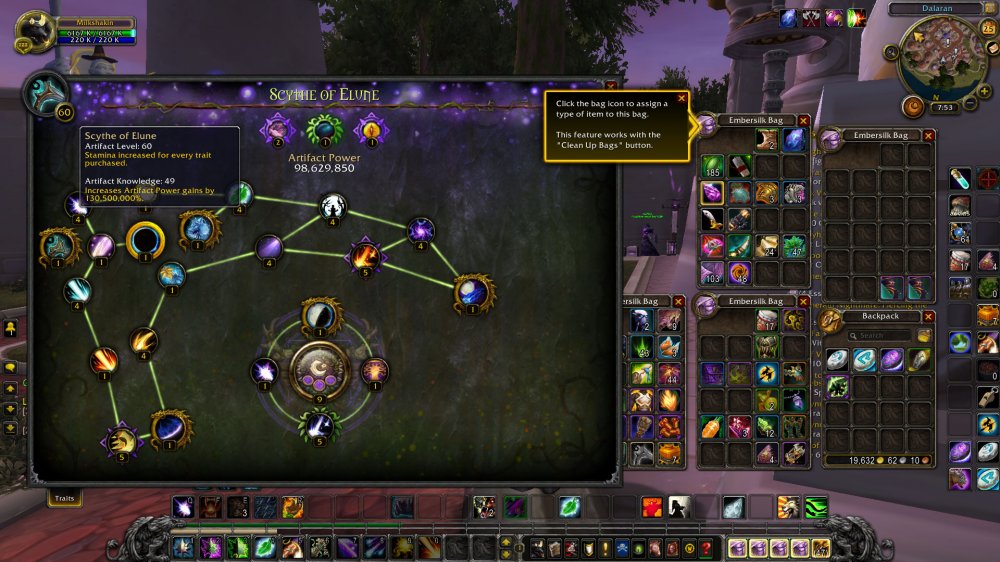The image size is (1000, 562).
Task: Click the green leaf action bar ability
Action: click(x=569, y=507)
